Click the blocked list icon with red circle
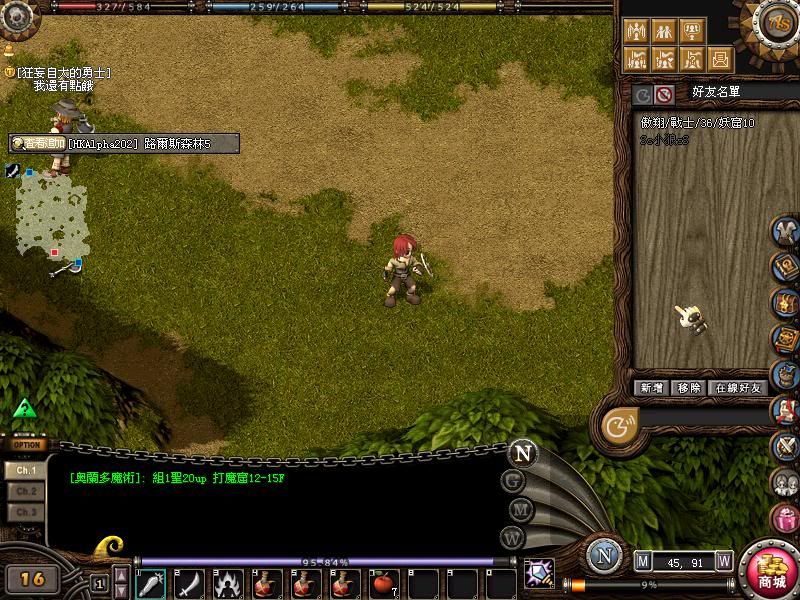 point(664,95)
